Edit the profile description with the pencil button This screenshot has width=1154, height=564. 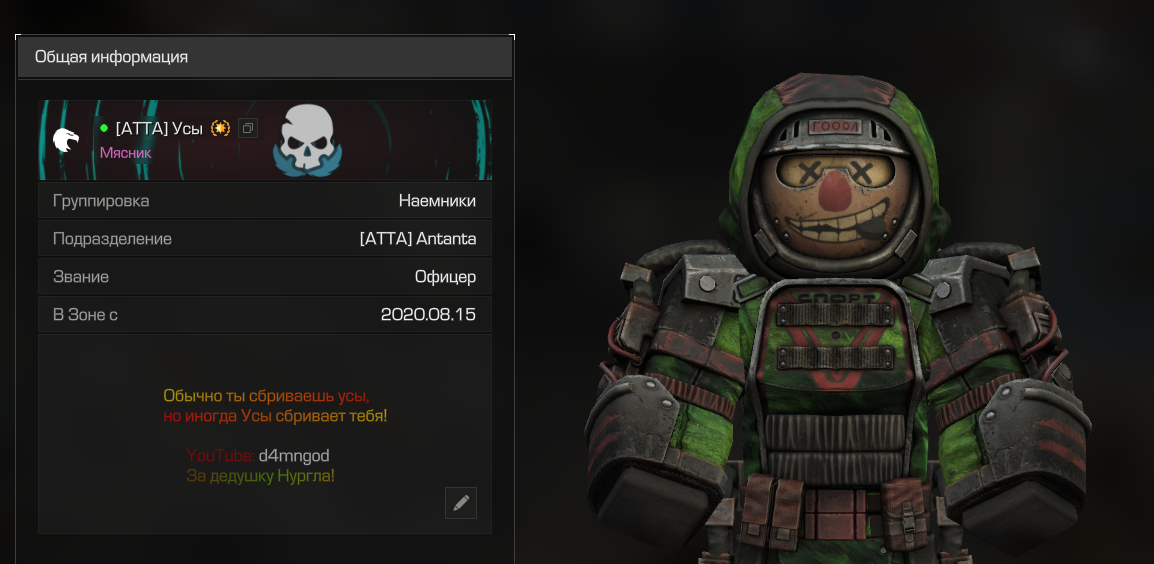coord(461,503)
